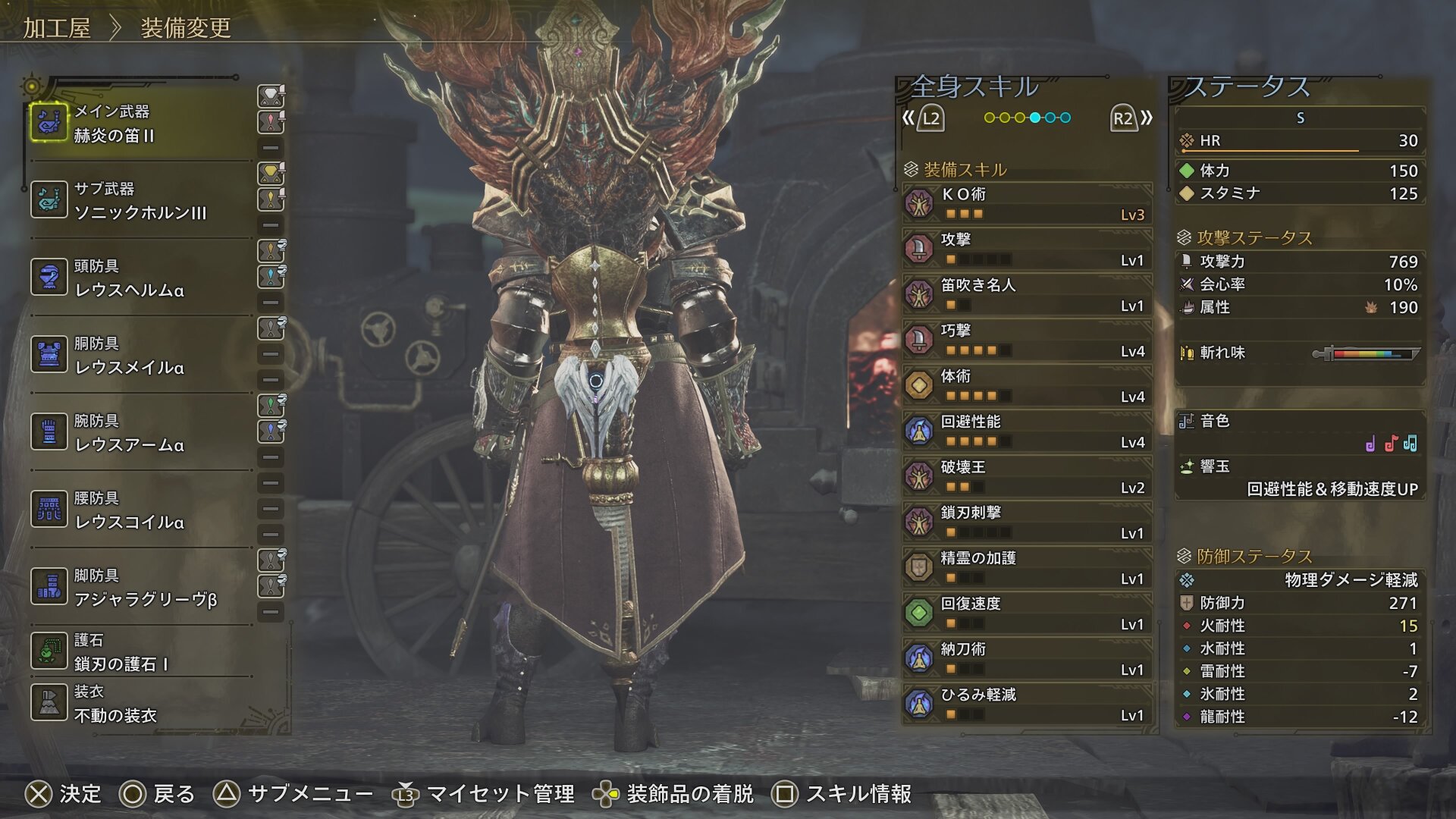The height and width of the screenshot is (819, 1456).
Task: Show details for KO術 skill
Action: (x=1028, y=203)
